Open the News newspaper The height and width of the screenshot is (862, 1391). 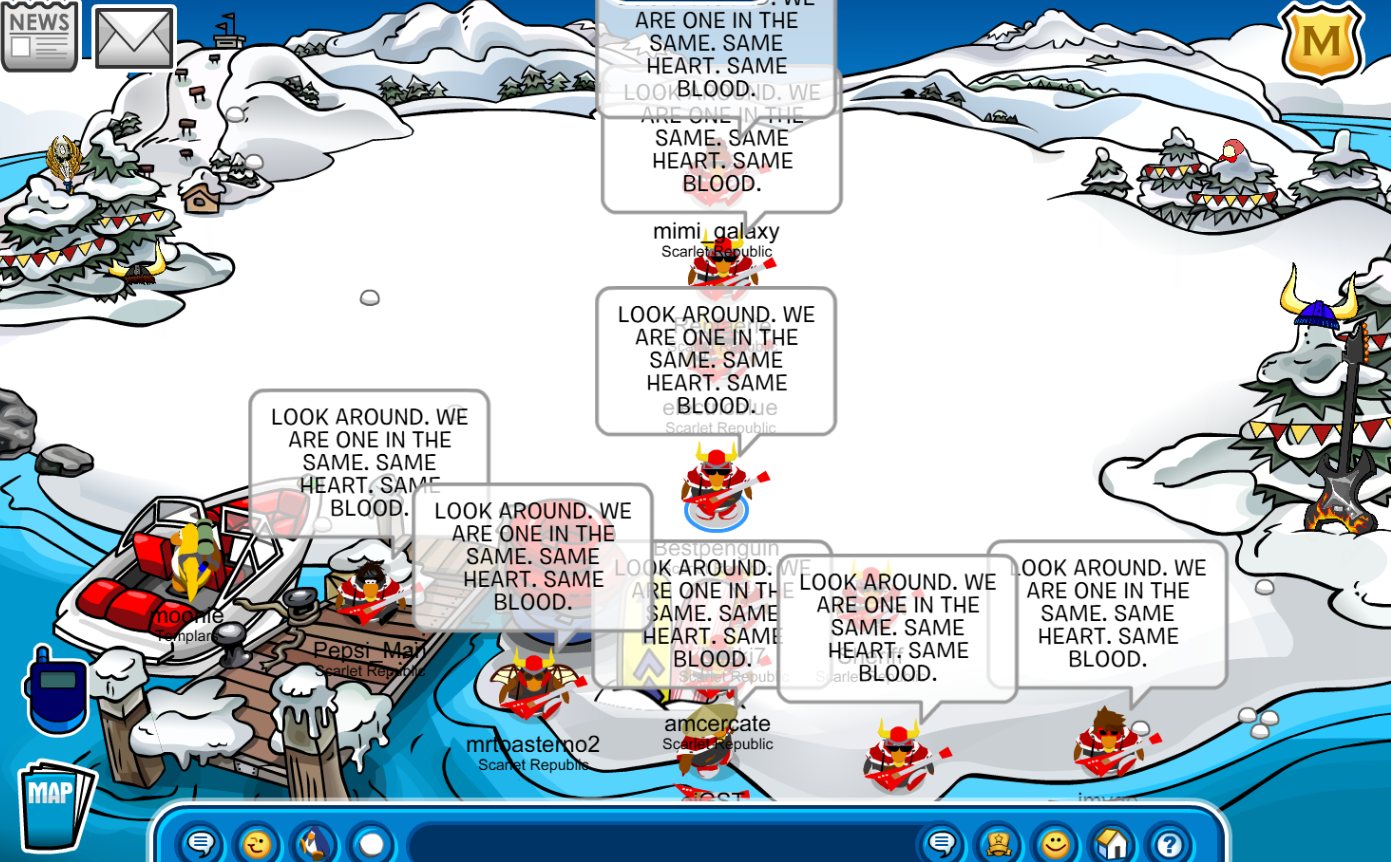coord(40,36)
